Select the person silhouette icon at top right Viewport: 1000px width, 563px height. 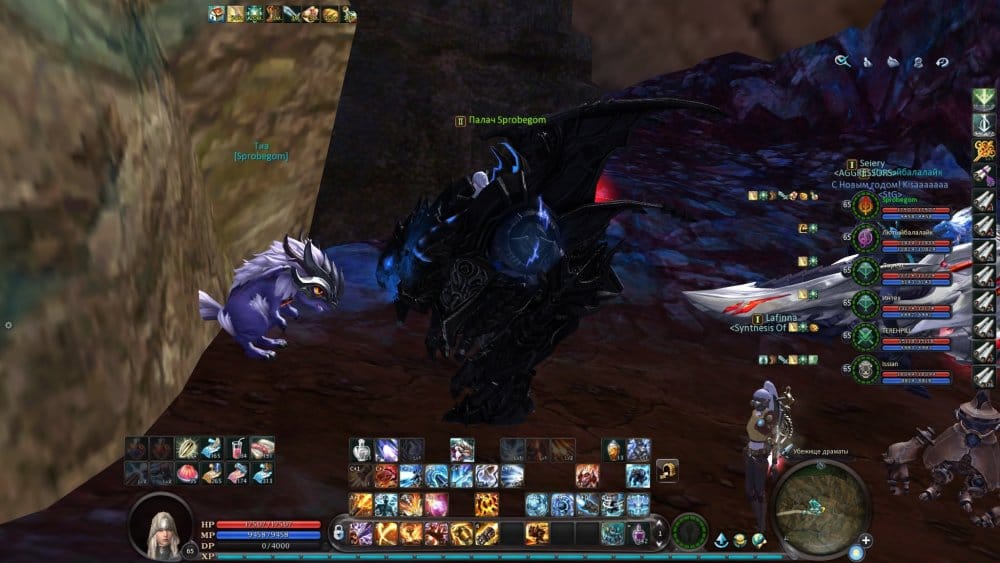(x=917, y=61)
